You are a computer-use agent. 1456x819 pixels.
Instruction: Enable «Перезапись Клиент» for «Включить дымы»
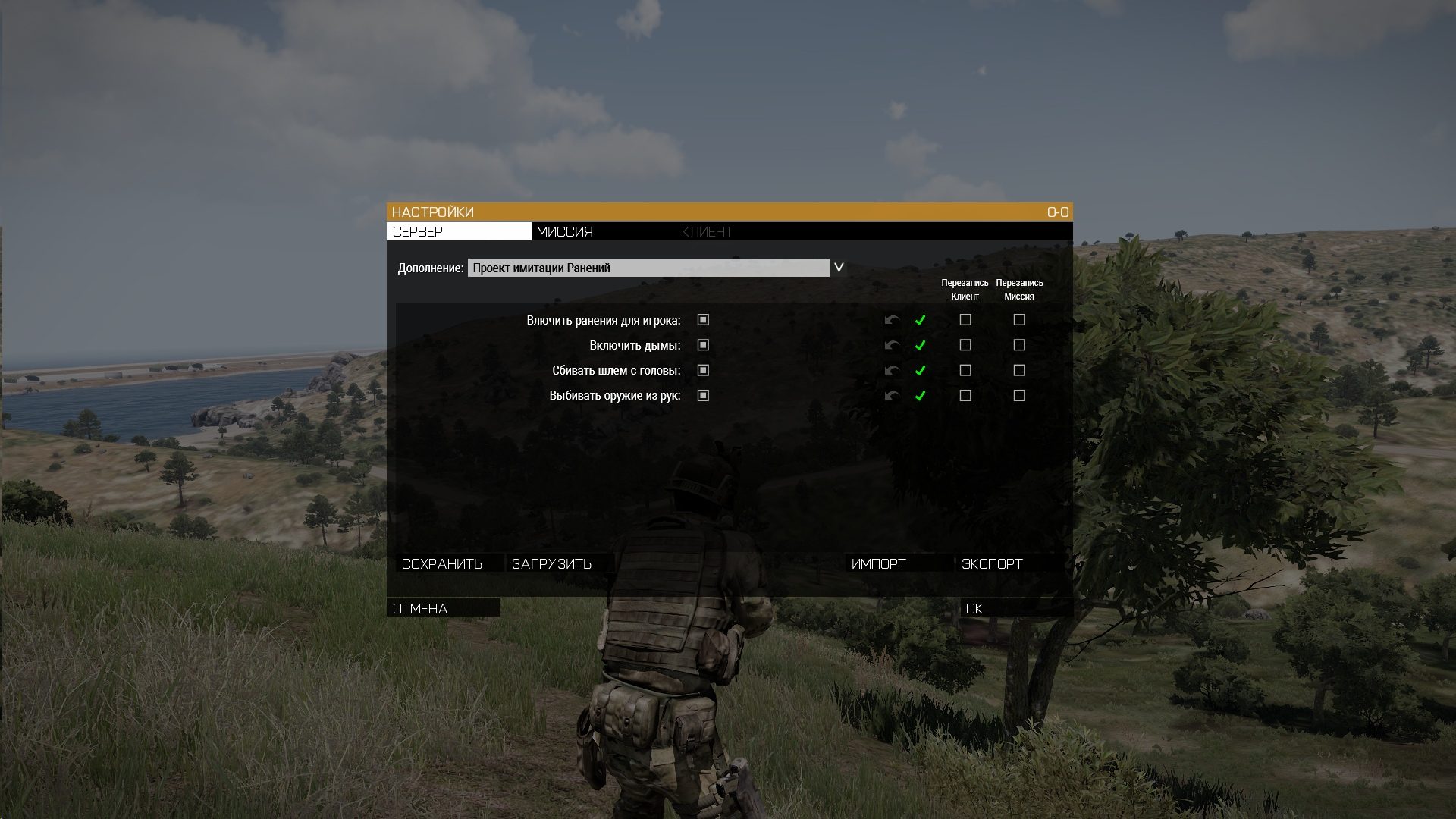964,345
